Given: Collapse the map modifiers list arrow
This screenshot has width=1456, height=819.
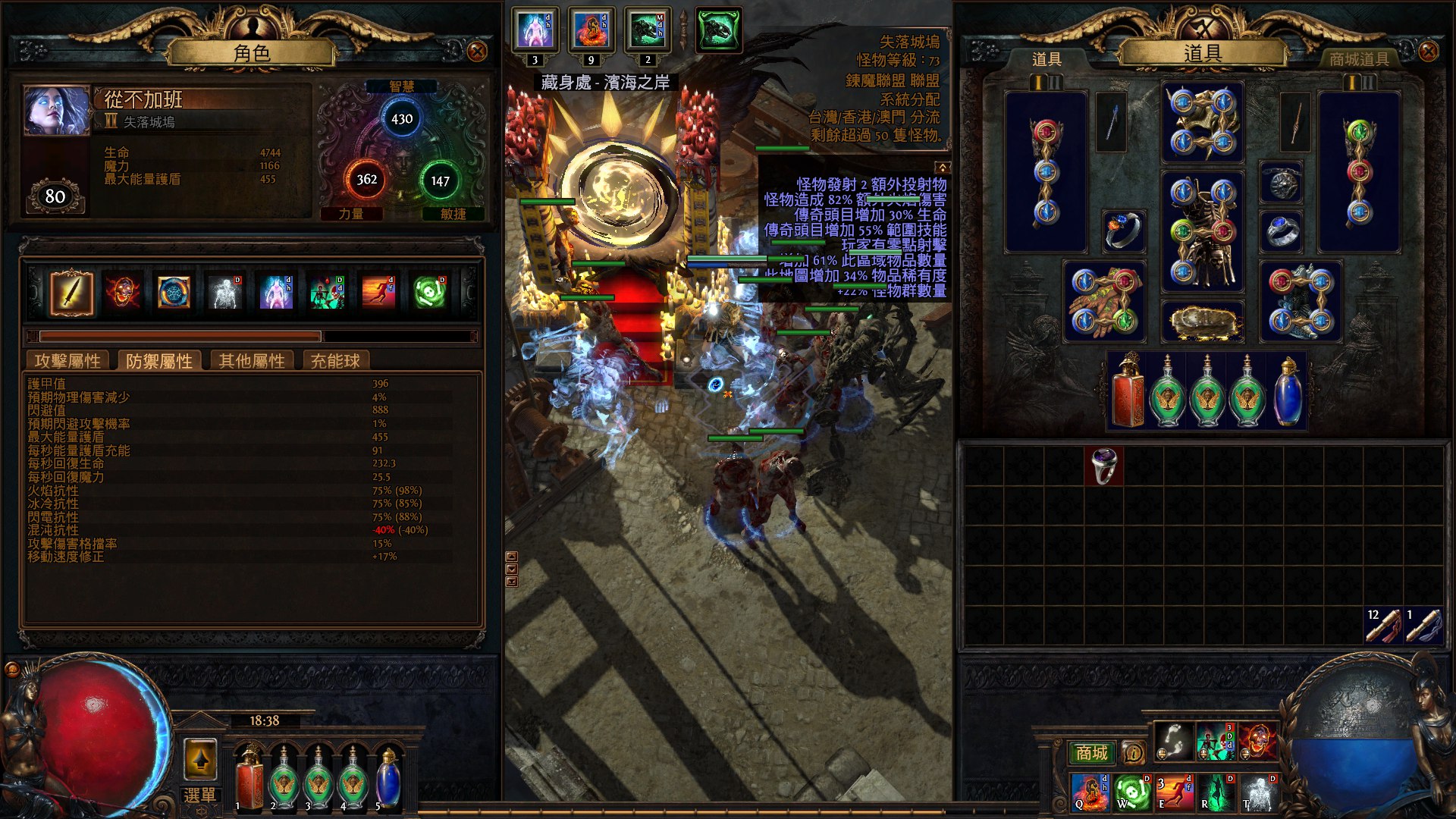Looking at the screenshot, I should coord(943,167).
